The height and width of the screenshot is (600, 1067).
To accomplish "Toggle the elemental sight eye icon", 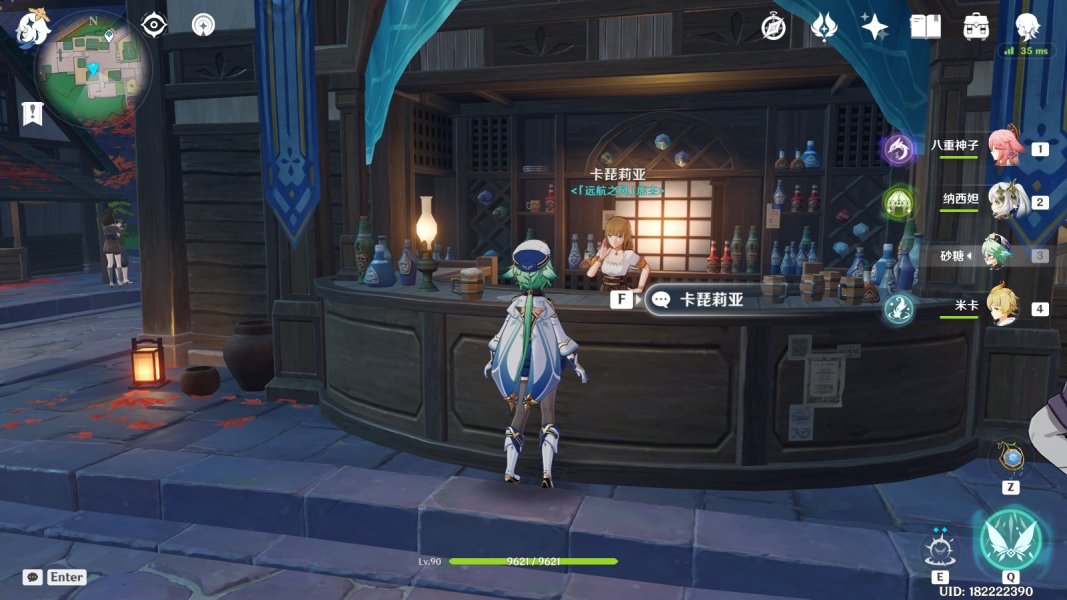I will click(x=154, y=25).
